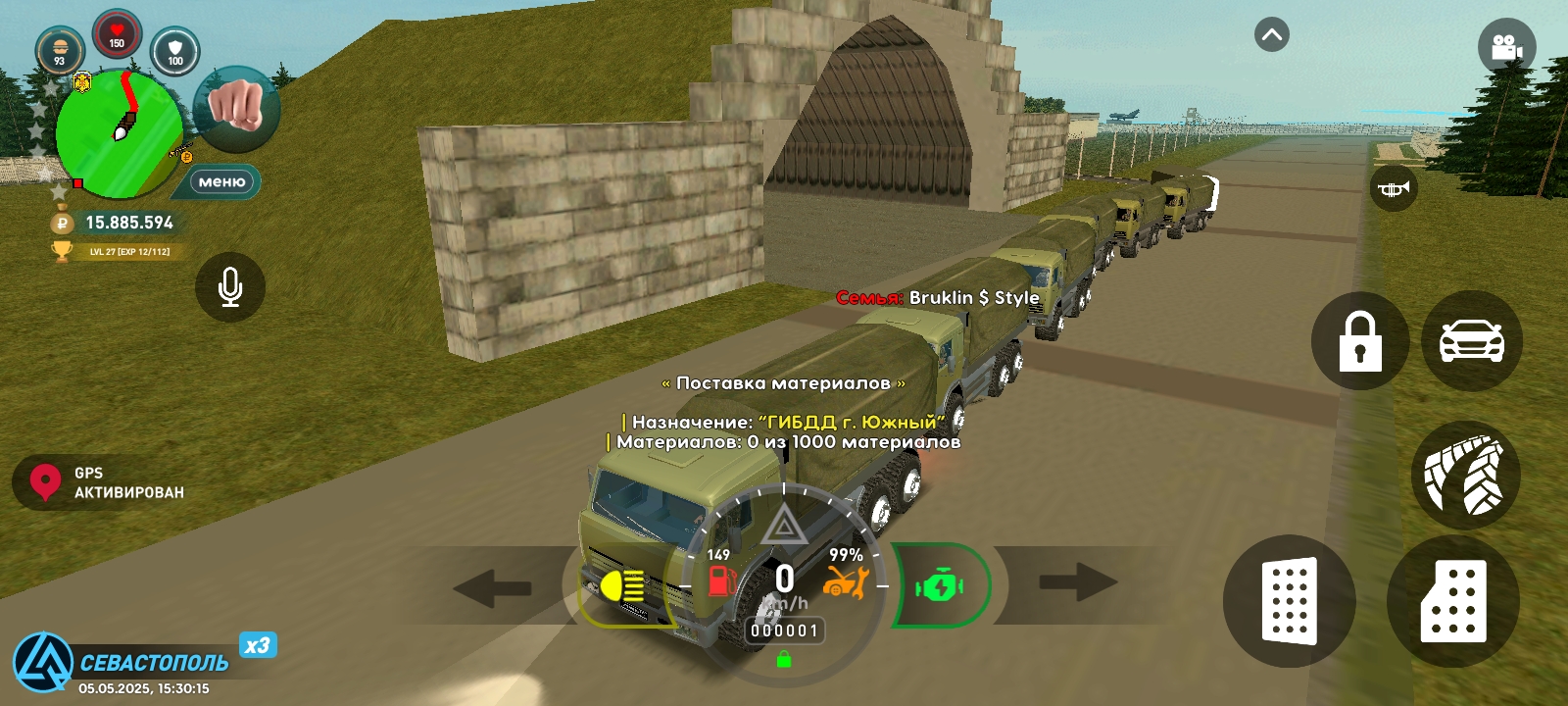The image size is (1568, 706).
Task: Select the level 27 experience progress bar
Action: (x=127, y=252)
